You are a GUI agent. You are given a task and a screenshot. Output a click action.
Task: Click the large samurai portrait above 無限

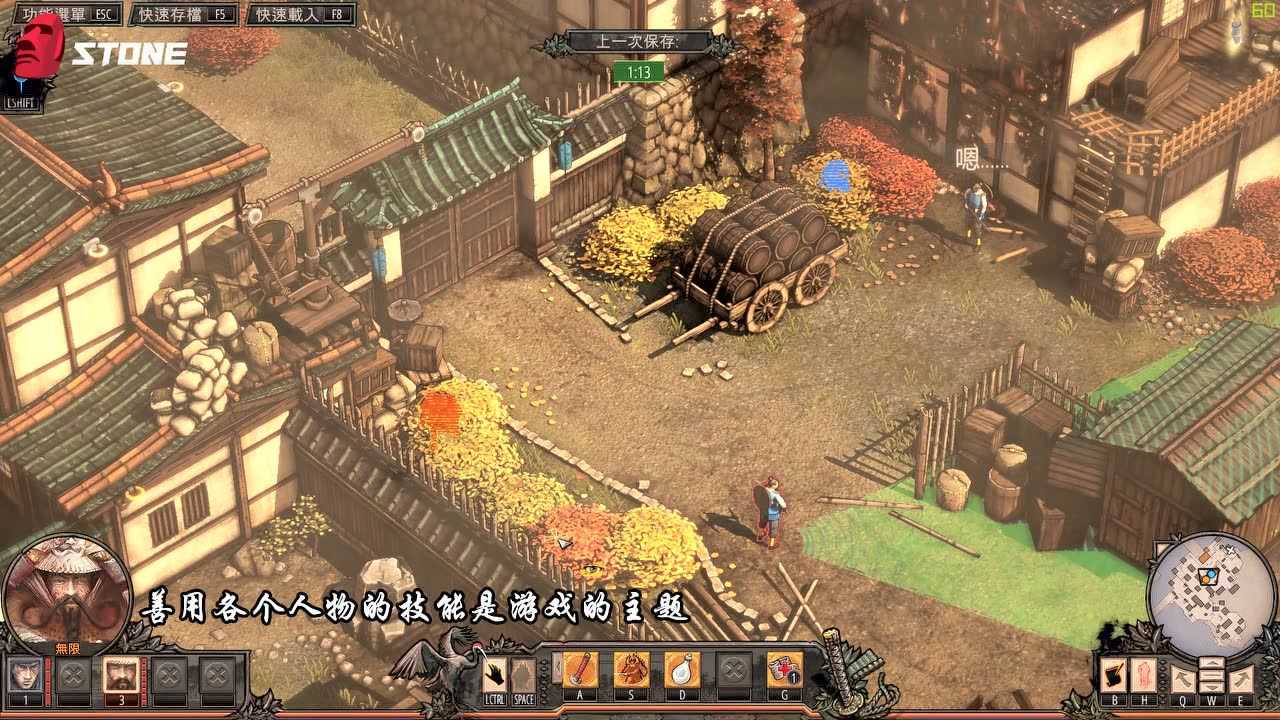click(x=67, y=588)
